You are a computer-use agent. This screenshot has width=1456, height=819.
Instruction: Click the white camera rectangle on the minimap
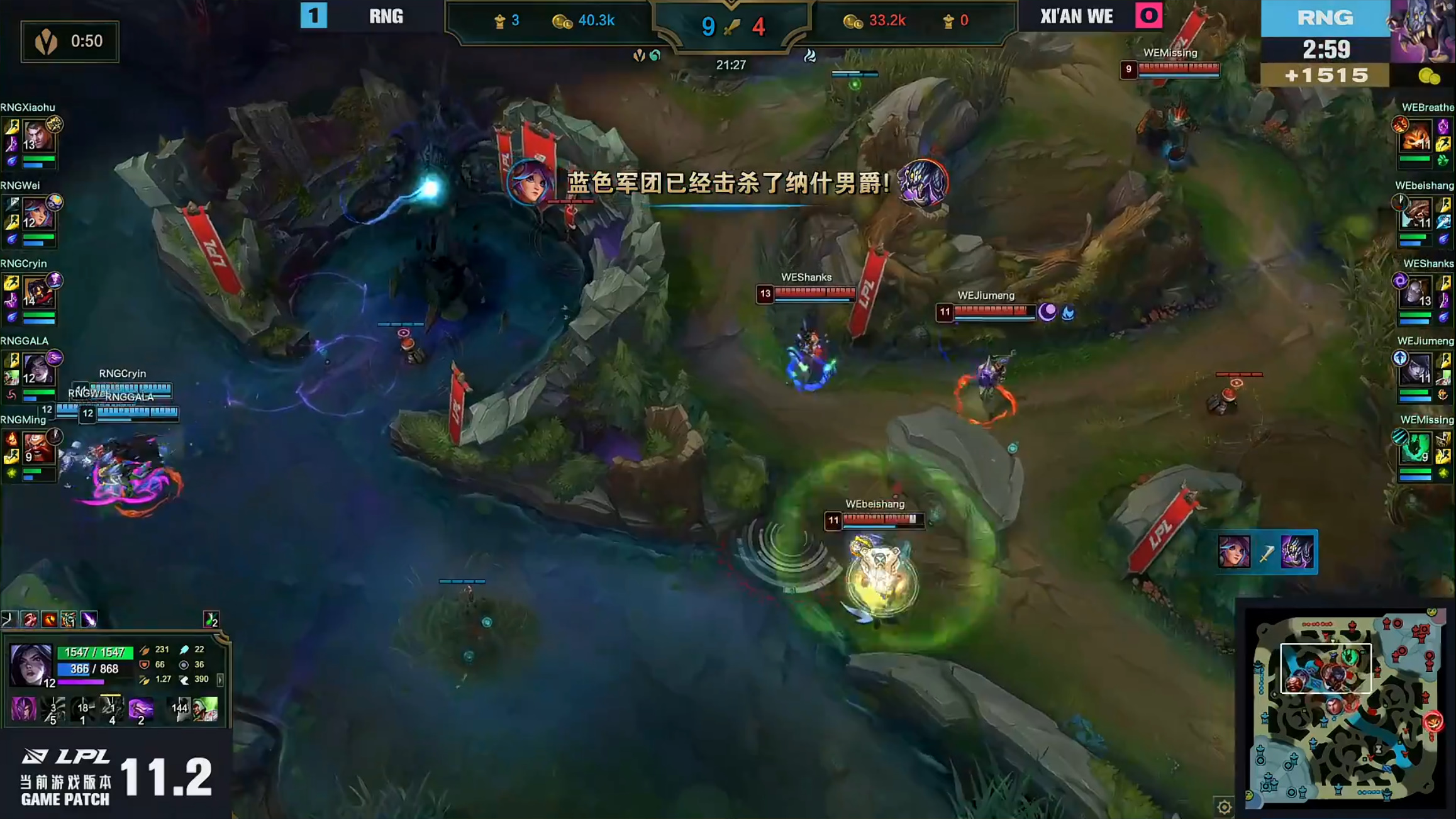tap(1325, 669)
